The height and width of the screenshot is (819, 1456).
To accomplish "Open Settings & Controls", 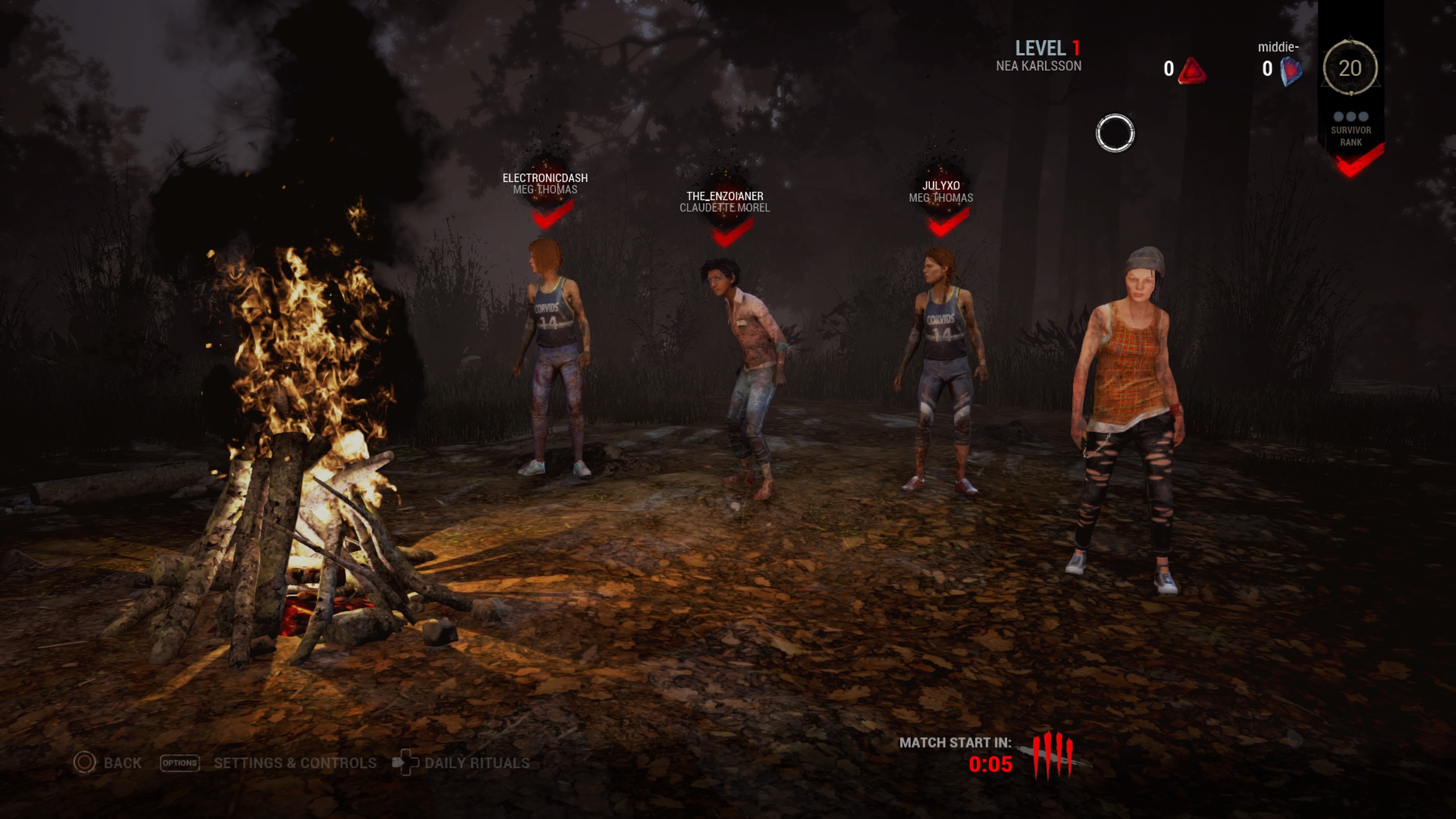I will coord(295,763).
